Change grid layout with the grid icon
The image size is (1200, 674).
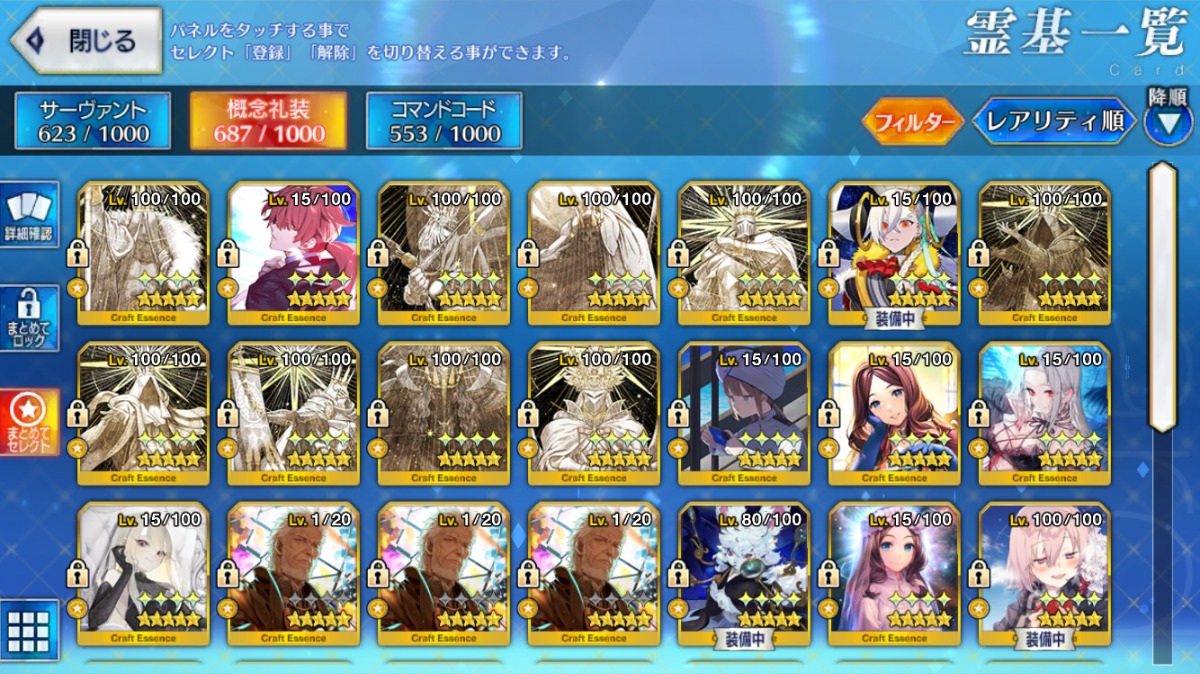click(29, 630)
